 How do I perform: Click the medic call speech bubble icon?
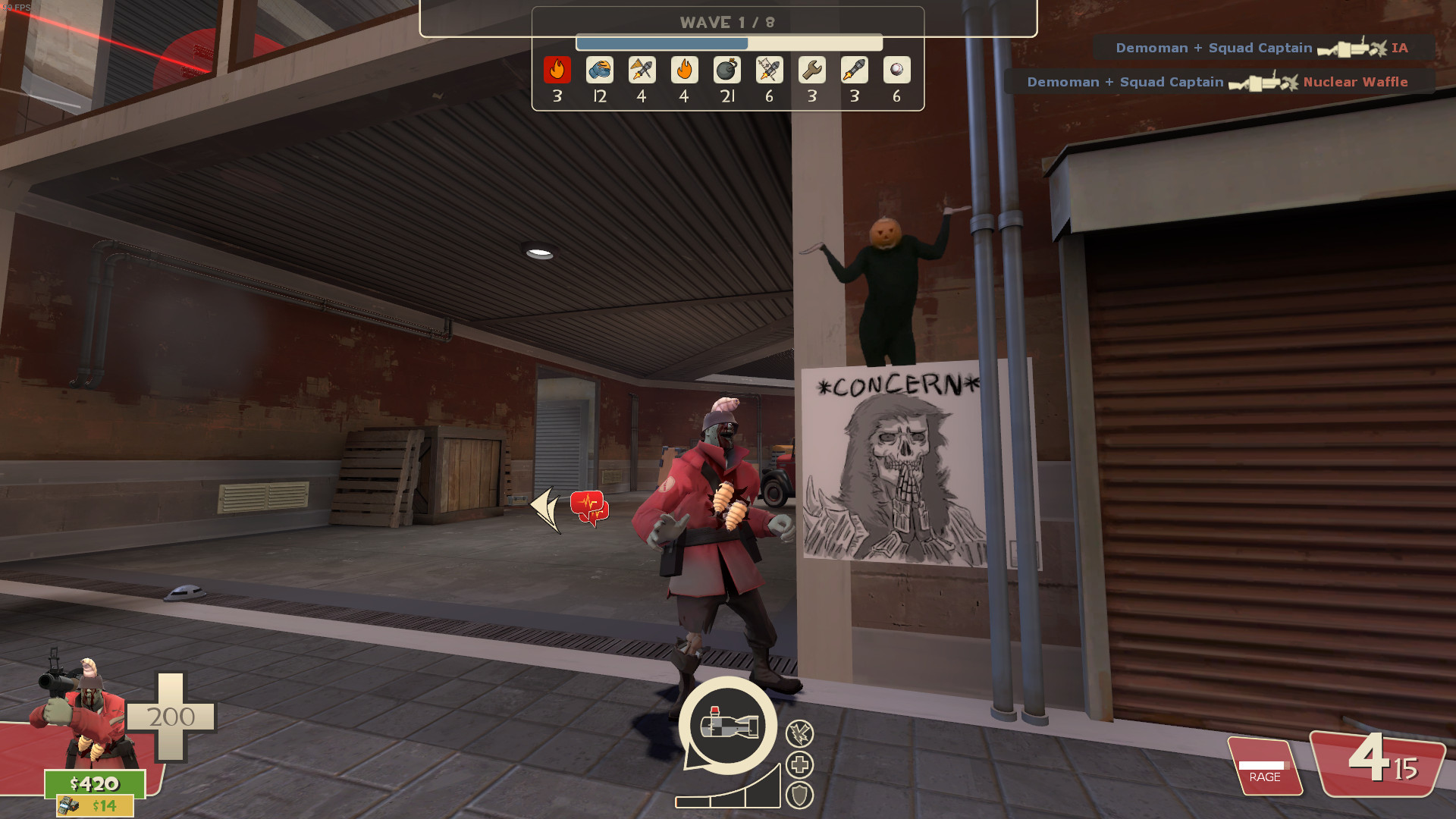coord(589,507)
